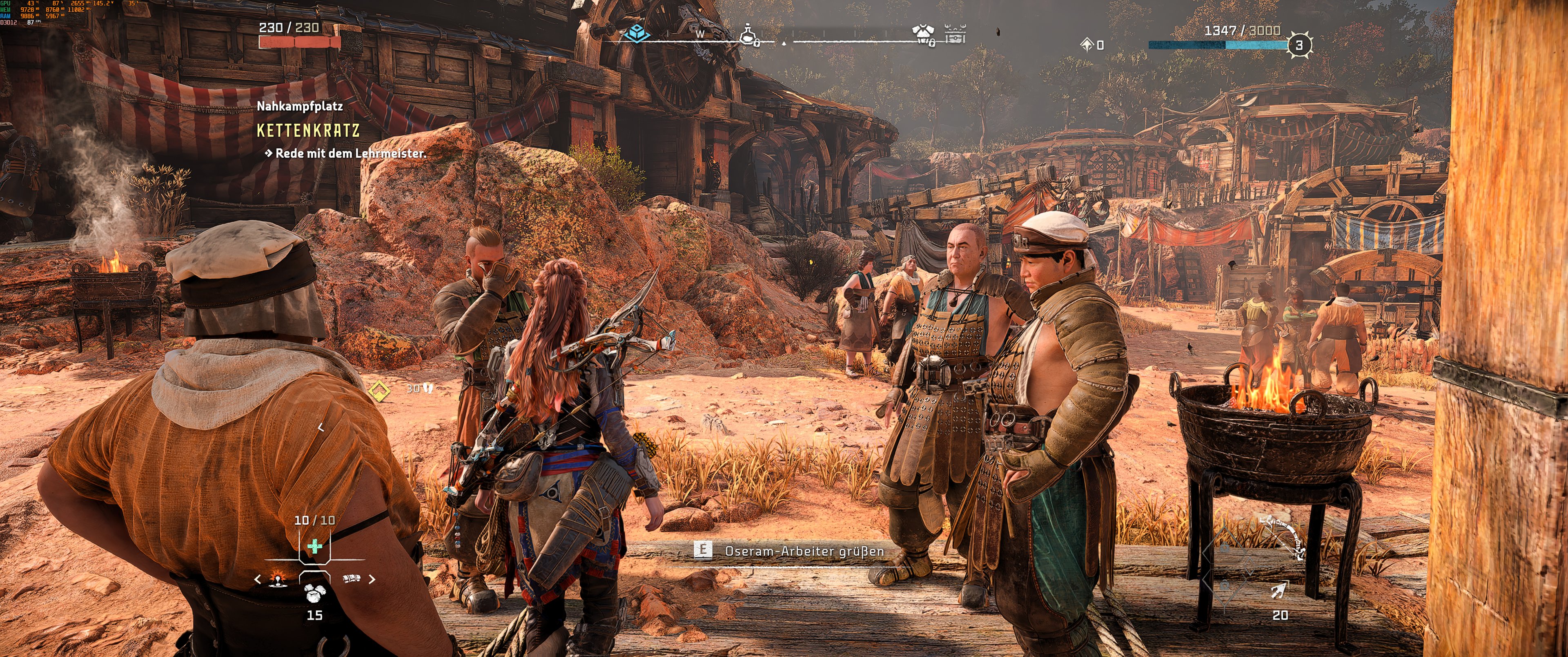Screen dimensions: 1568x657
Task: Cycle tools with the right arrow
Action: point(372,579)
